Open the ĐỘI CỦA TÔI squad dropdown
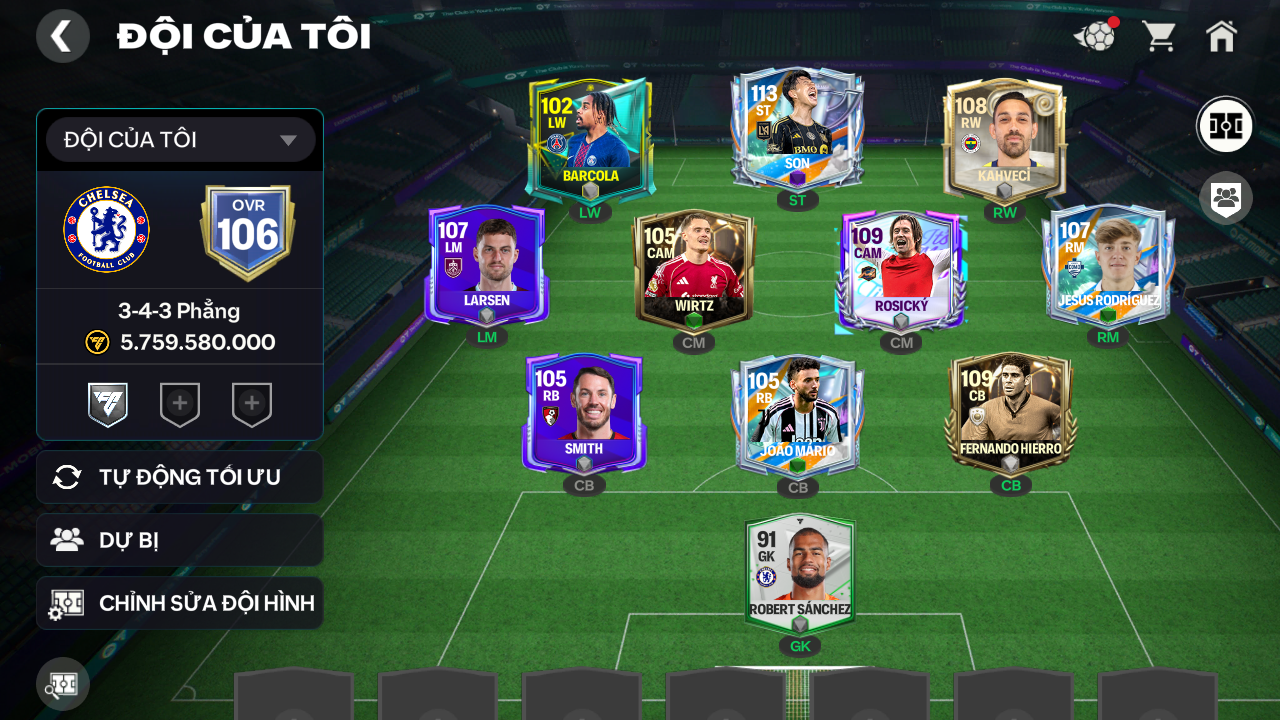 (x=180, y=140)
